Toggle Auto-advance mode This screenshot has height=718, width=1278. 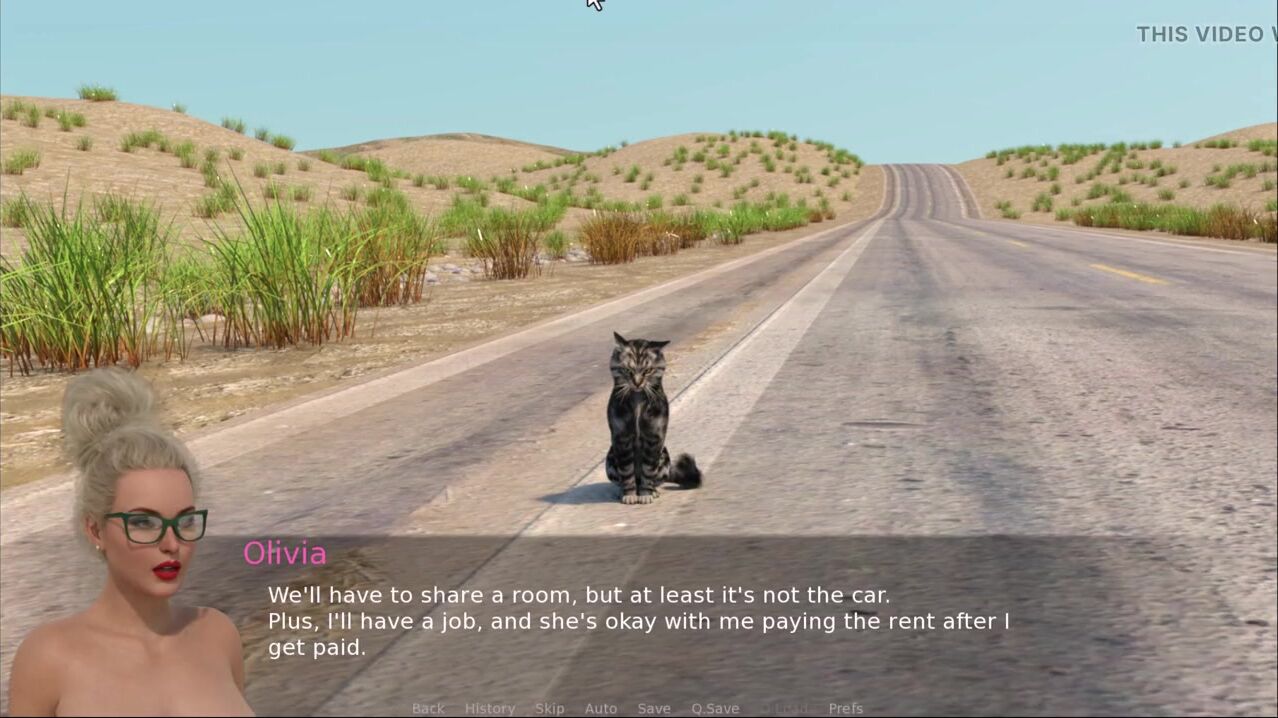click(x=601, y=708)
